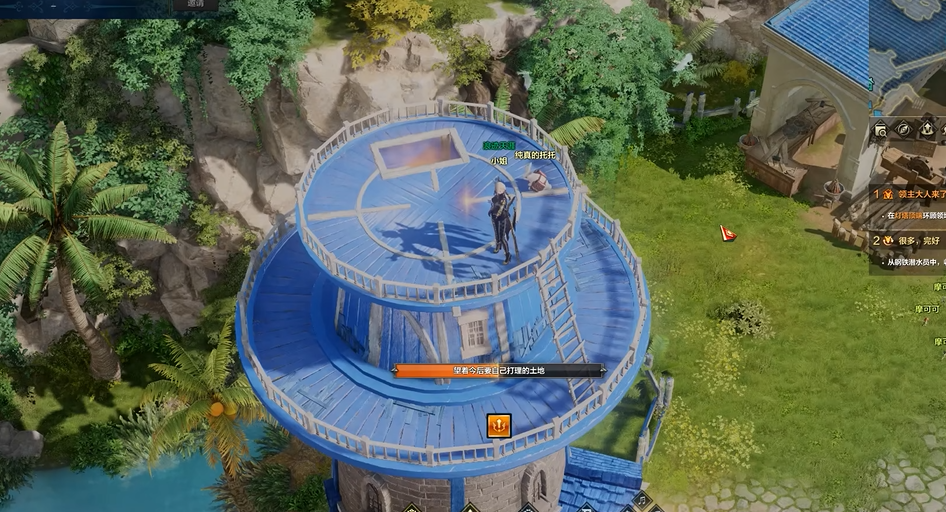This screenshot has height=512, width=946.
Task: Open the magnifier search icon above quest tracker
Action: point(880,130)
